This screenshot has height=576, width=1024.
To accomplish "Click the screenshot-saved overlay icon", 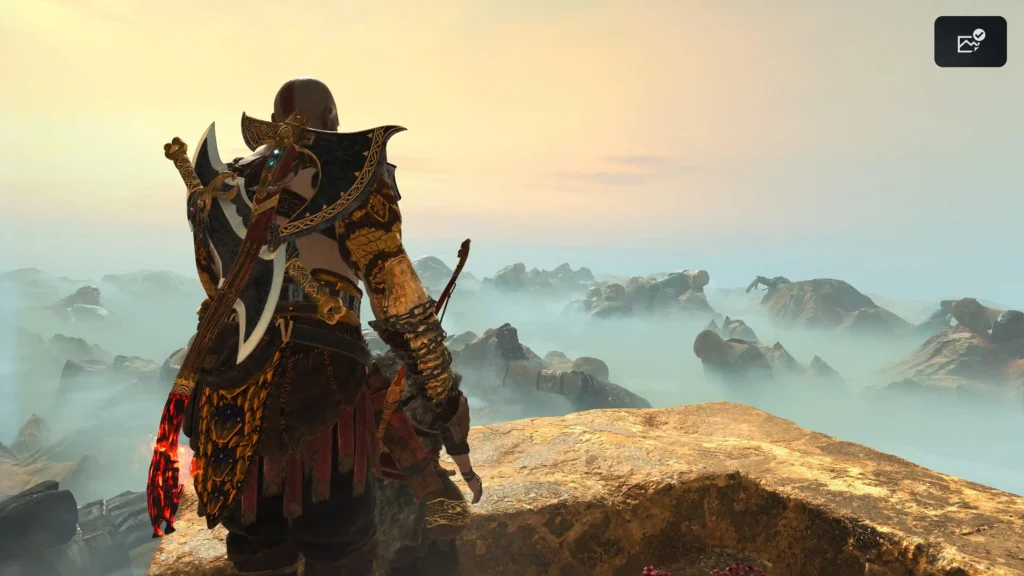I will pyautogui.click(x=970, y=42).
